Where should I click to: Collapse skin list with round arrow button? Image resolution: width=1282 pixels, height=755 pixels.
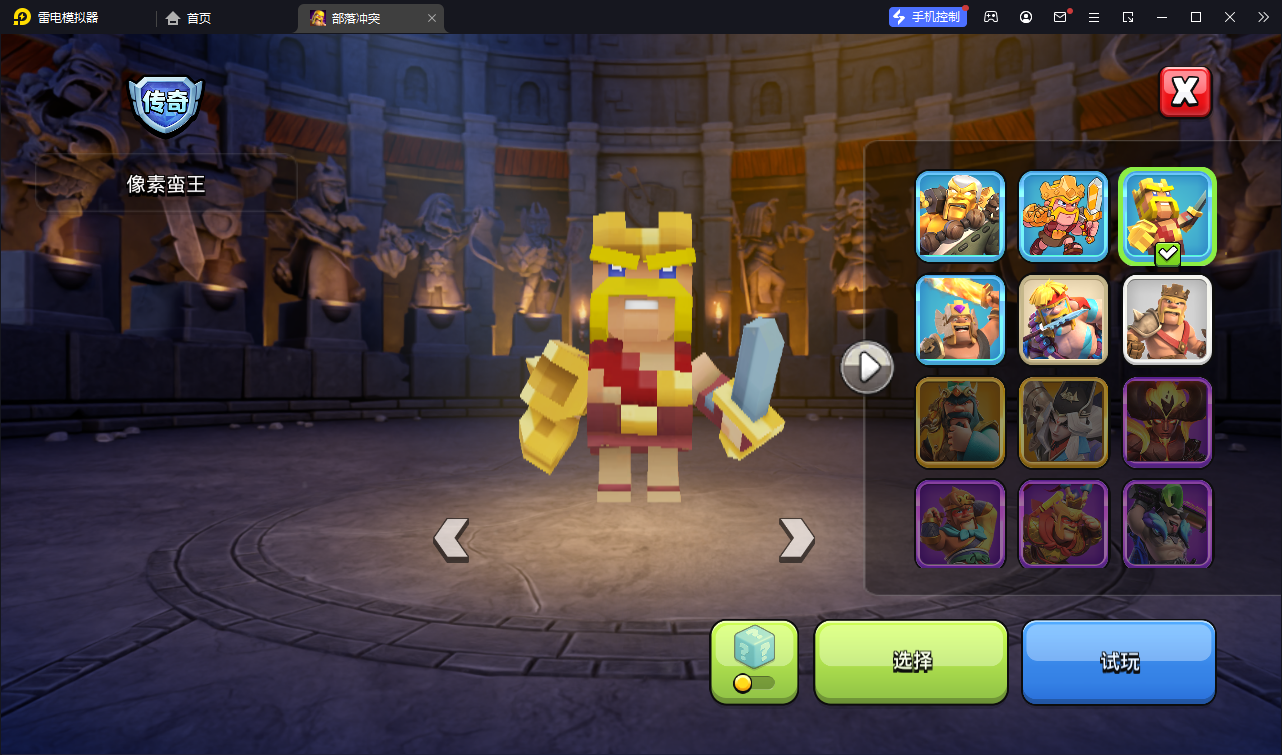[x=867, y=367]
